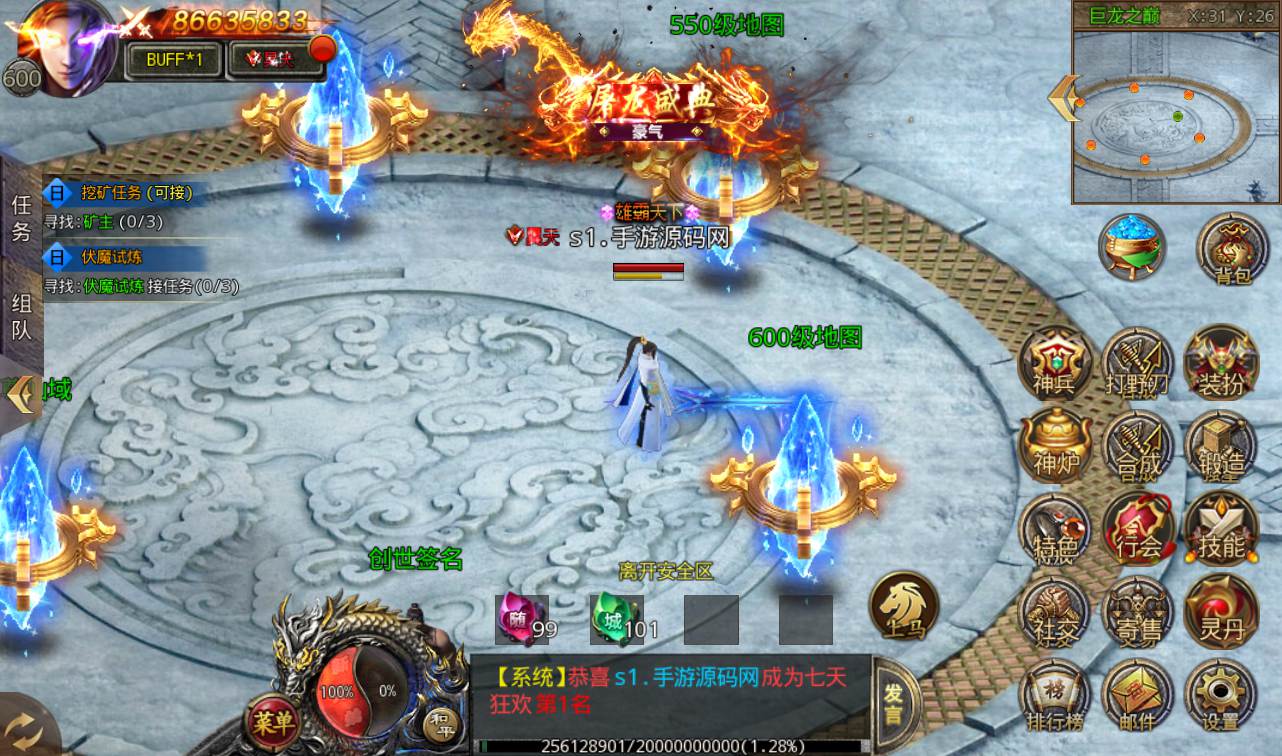
Task: Click the BUFF*1 button
Action: tap(175, 59)
